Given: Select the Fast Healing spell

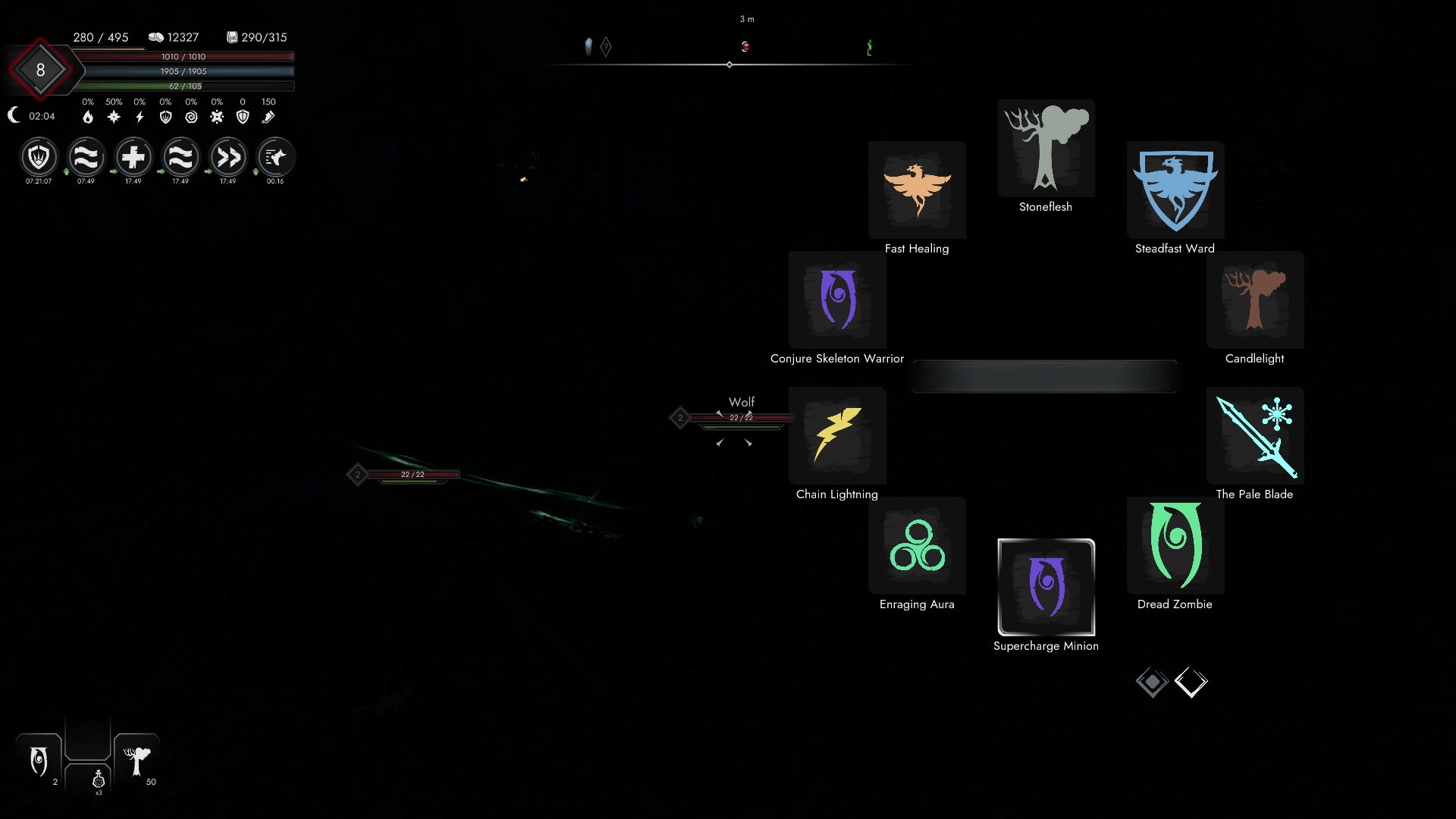Looking at the screenshot, I should (917, 190).
